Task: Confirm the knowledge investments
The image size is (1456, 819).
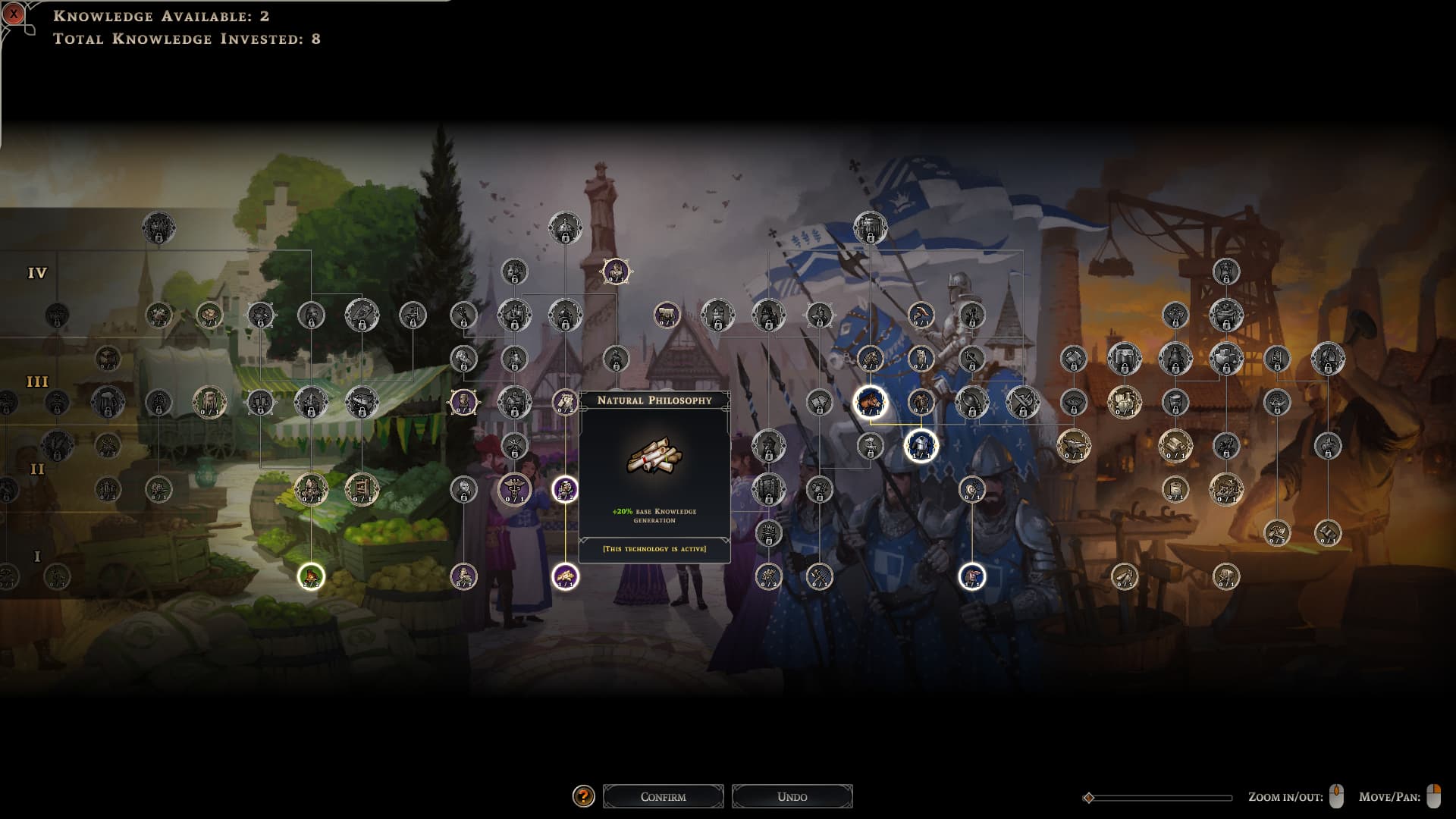Action: pos(663,796)
